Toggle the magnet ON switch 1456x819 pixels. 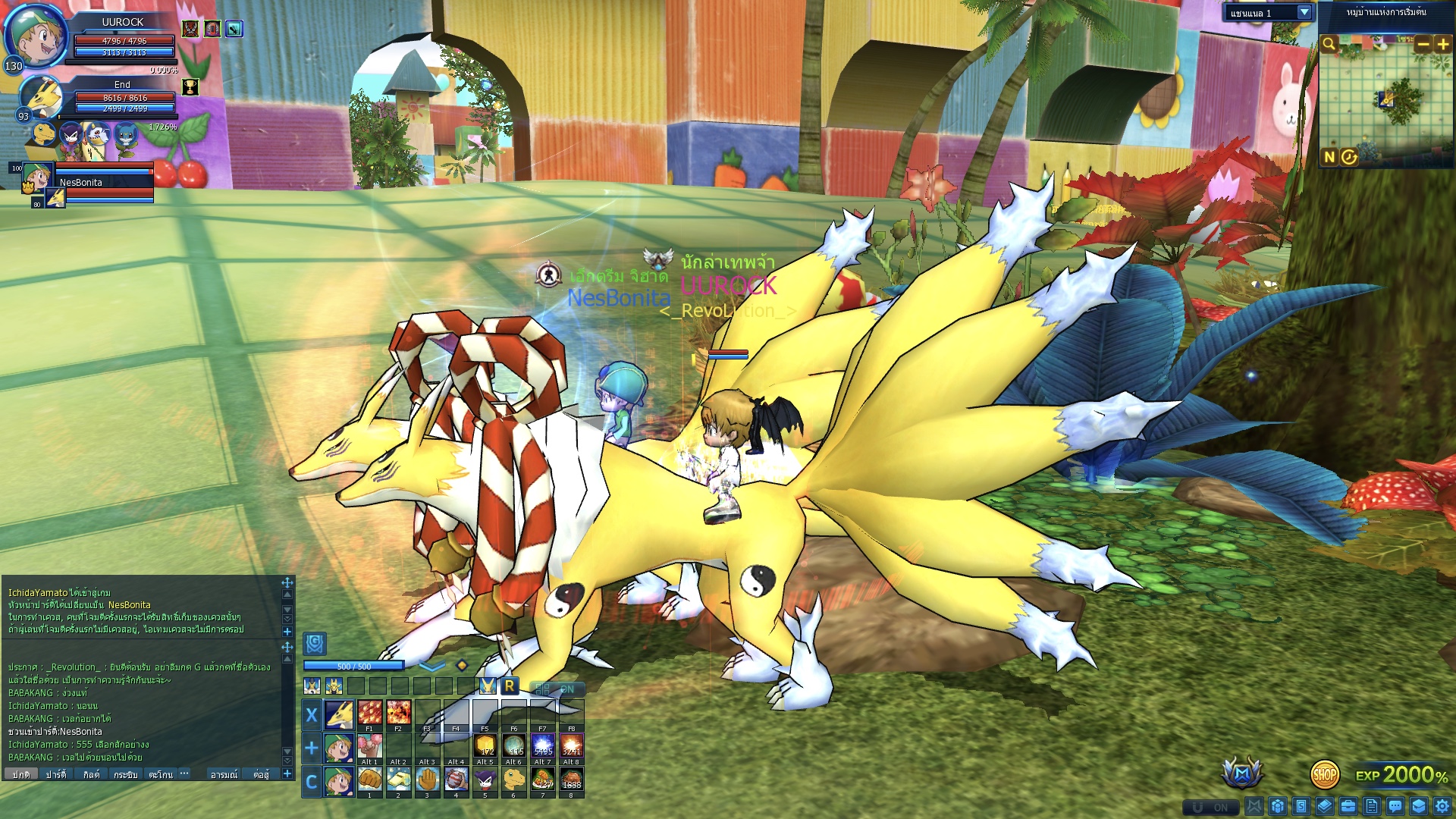[1210, 807]
